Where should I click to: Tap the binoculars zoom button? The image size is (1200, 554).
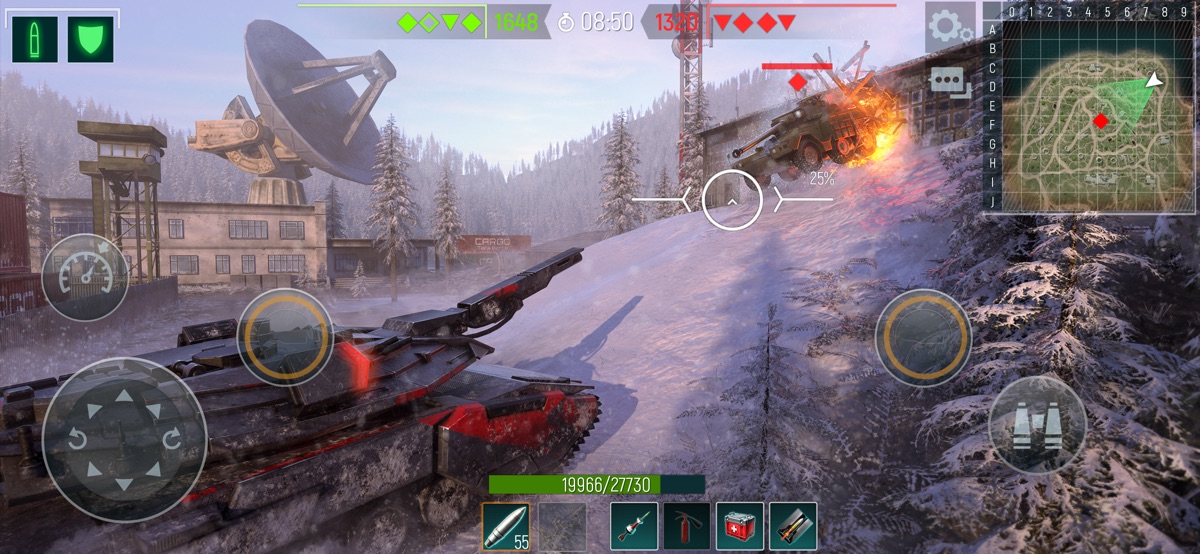1037,425
